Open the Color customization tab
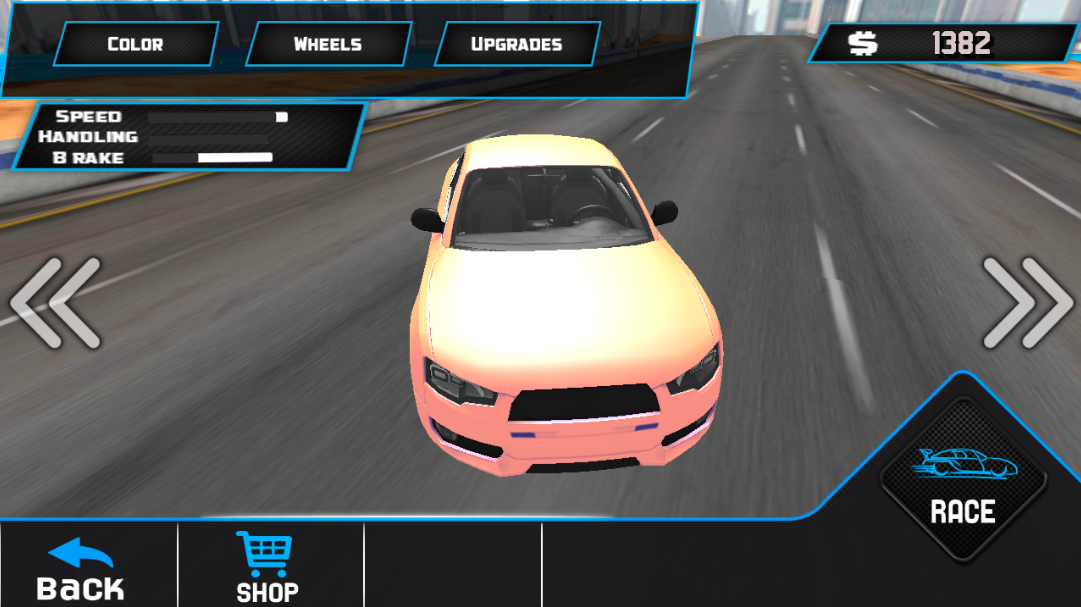 click(135, 44)
